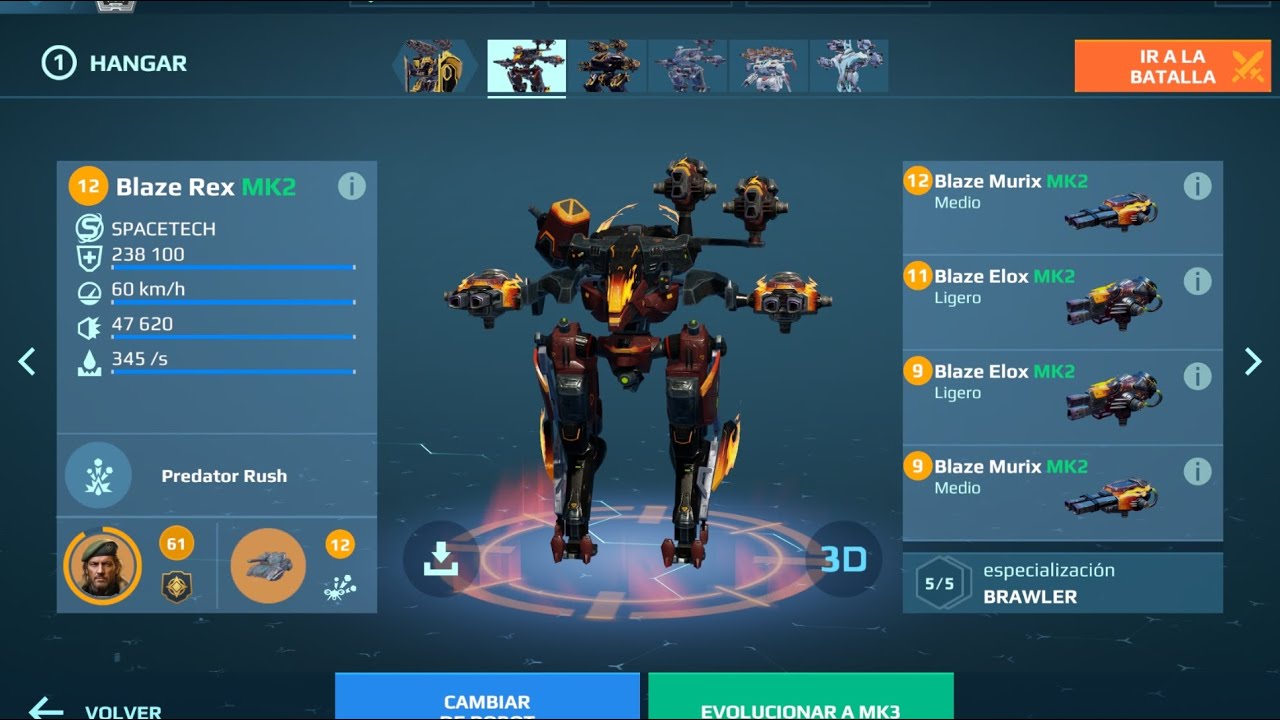1280x720 pixels.
Task: Expand the BRAWLER specialization panel
Action: (x=1062, y=582)
